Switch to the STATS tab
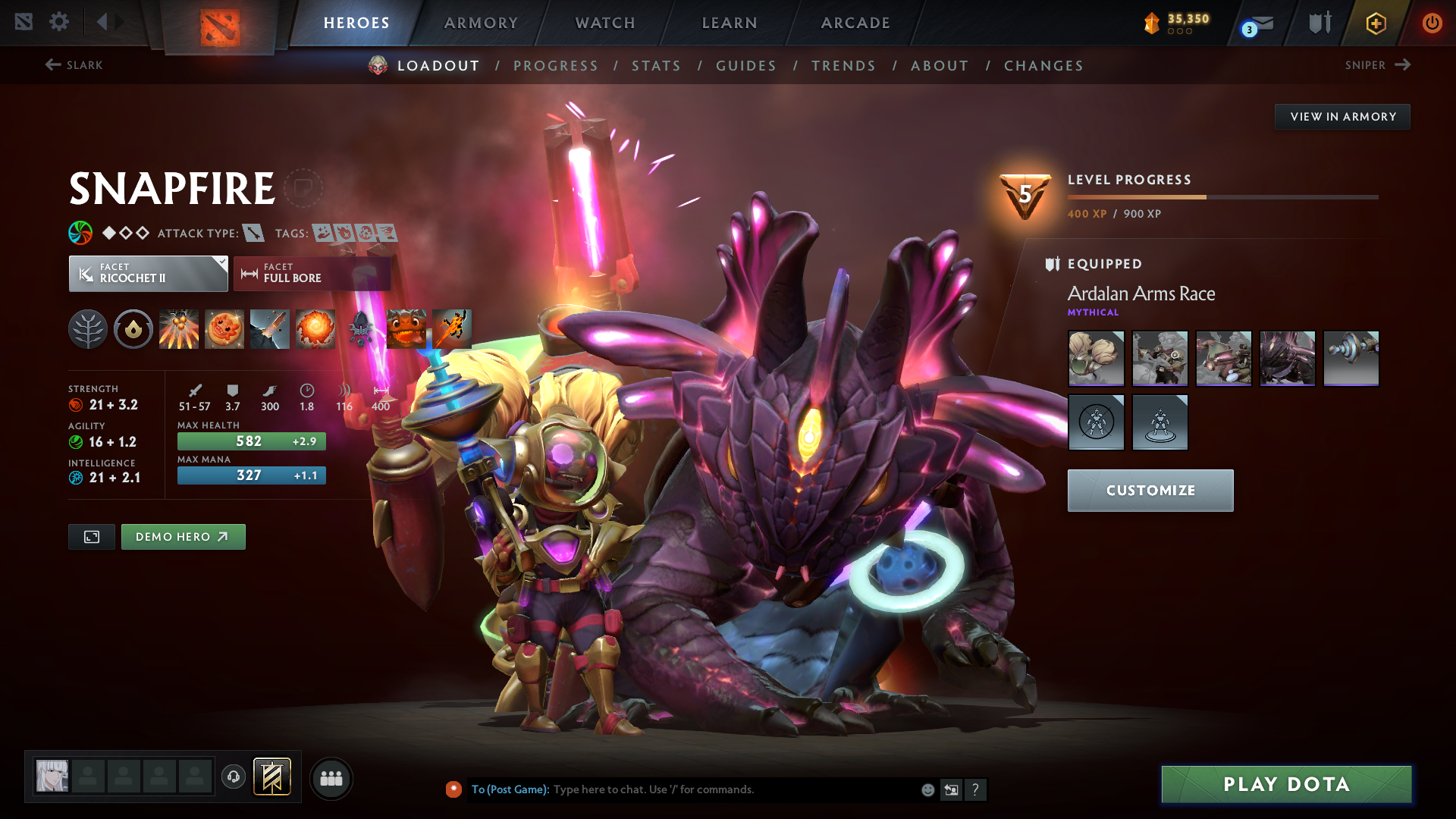1456x819 pixels. click(656, 66)
